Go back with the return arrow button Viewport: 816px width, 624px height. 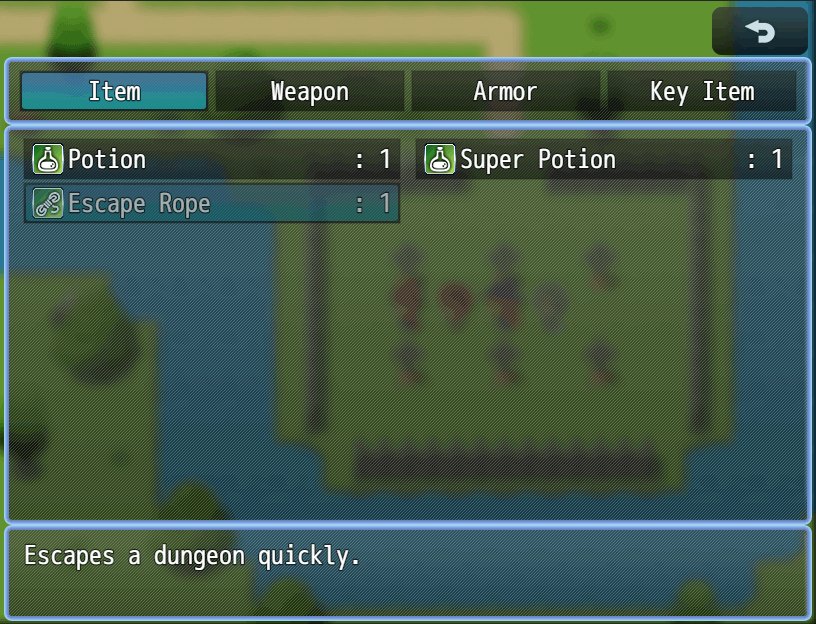(760, 32)
